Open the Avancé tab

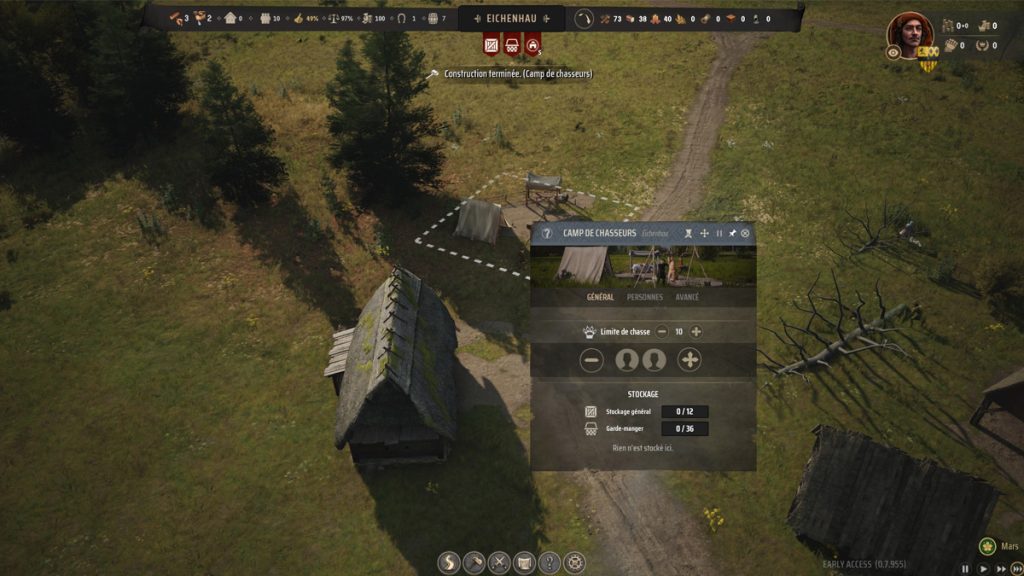pyautogui.click(x=687, y=297)
